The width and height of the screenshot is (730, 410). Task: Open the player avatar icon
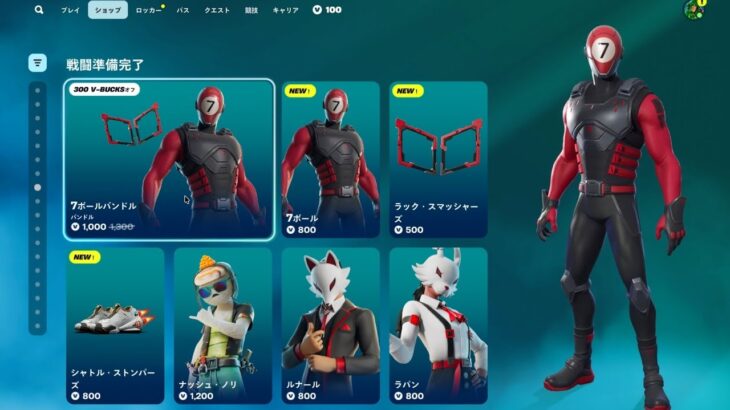691,10
